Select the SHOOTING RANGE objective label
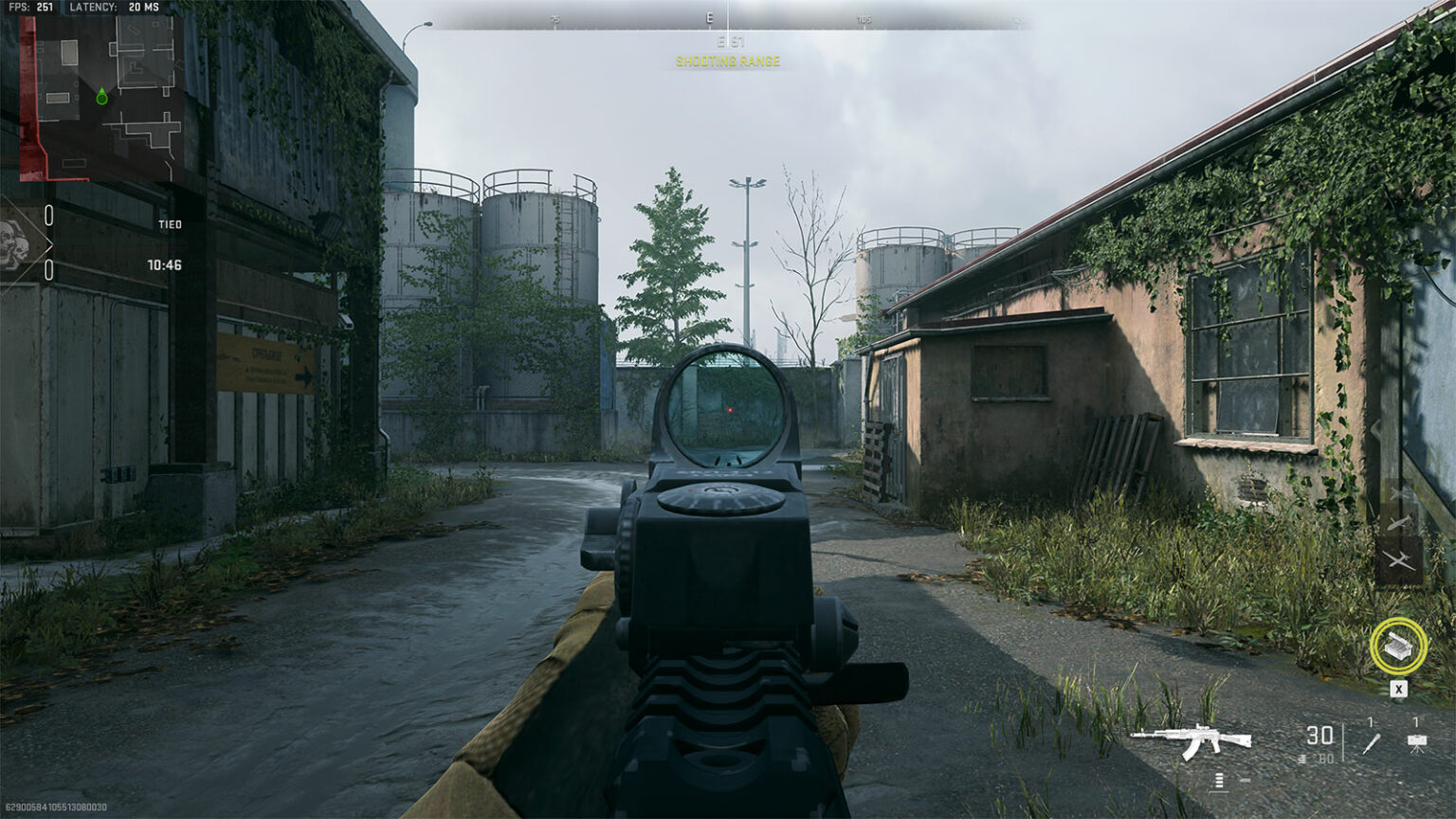1456x819 pixels. (727, 62)
